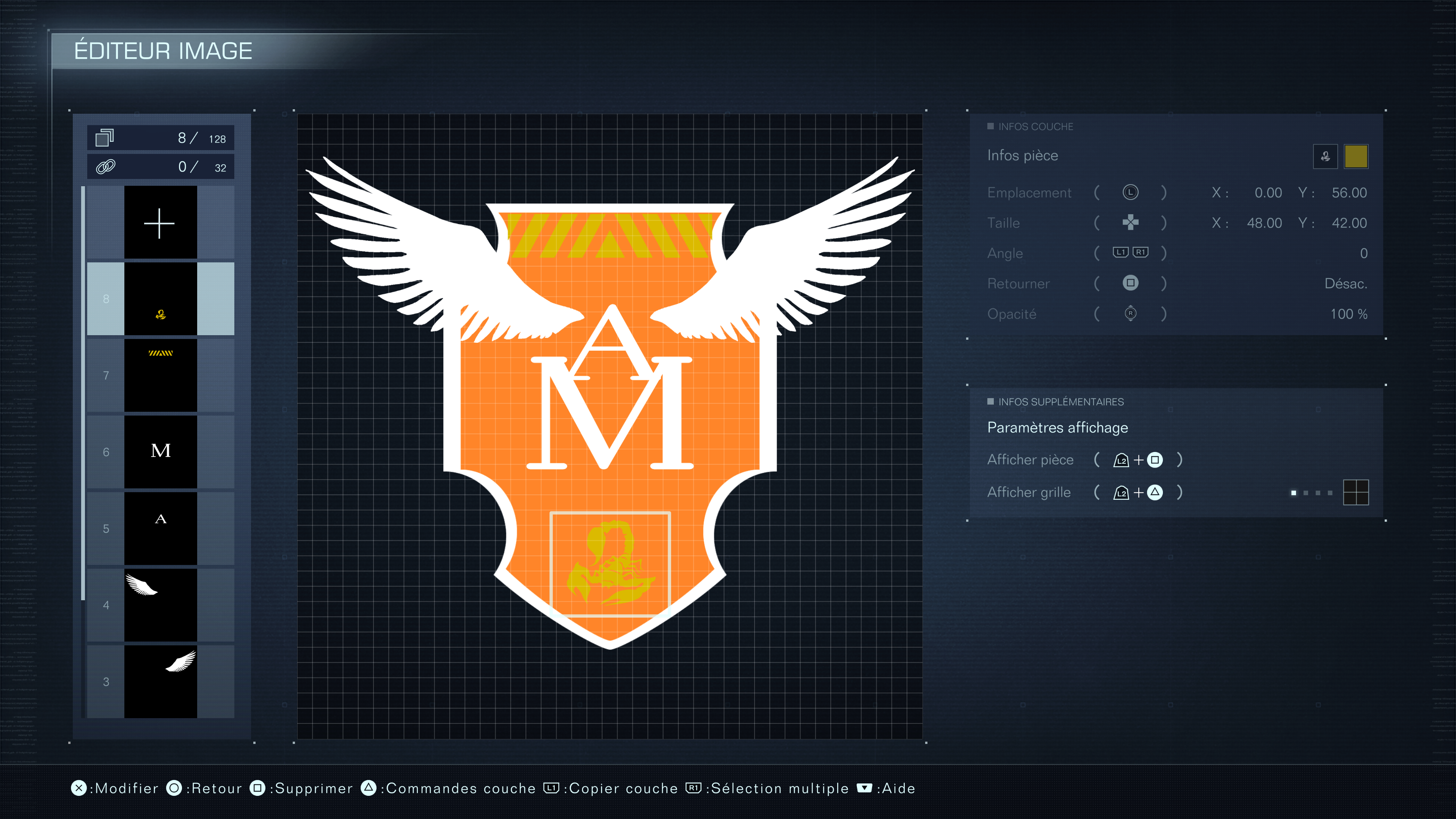Image resolution: width=1456 pixels, height=819 pixels.
Task: Select layer 4 with the left wing
Action: (x=160, y=605)
